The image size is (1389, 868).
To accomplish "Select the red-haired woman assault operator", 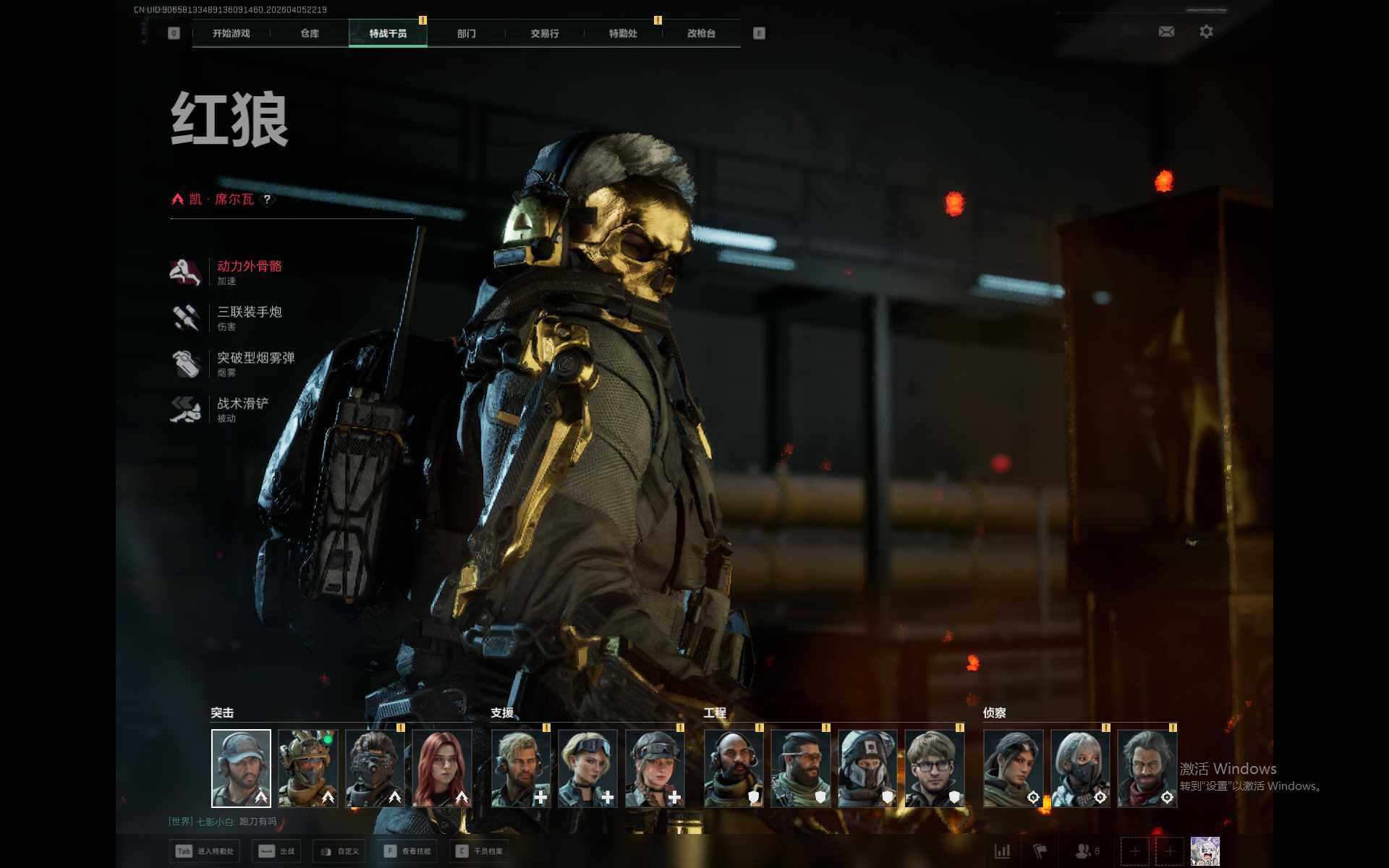I will (442, 768).
